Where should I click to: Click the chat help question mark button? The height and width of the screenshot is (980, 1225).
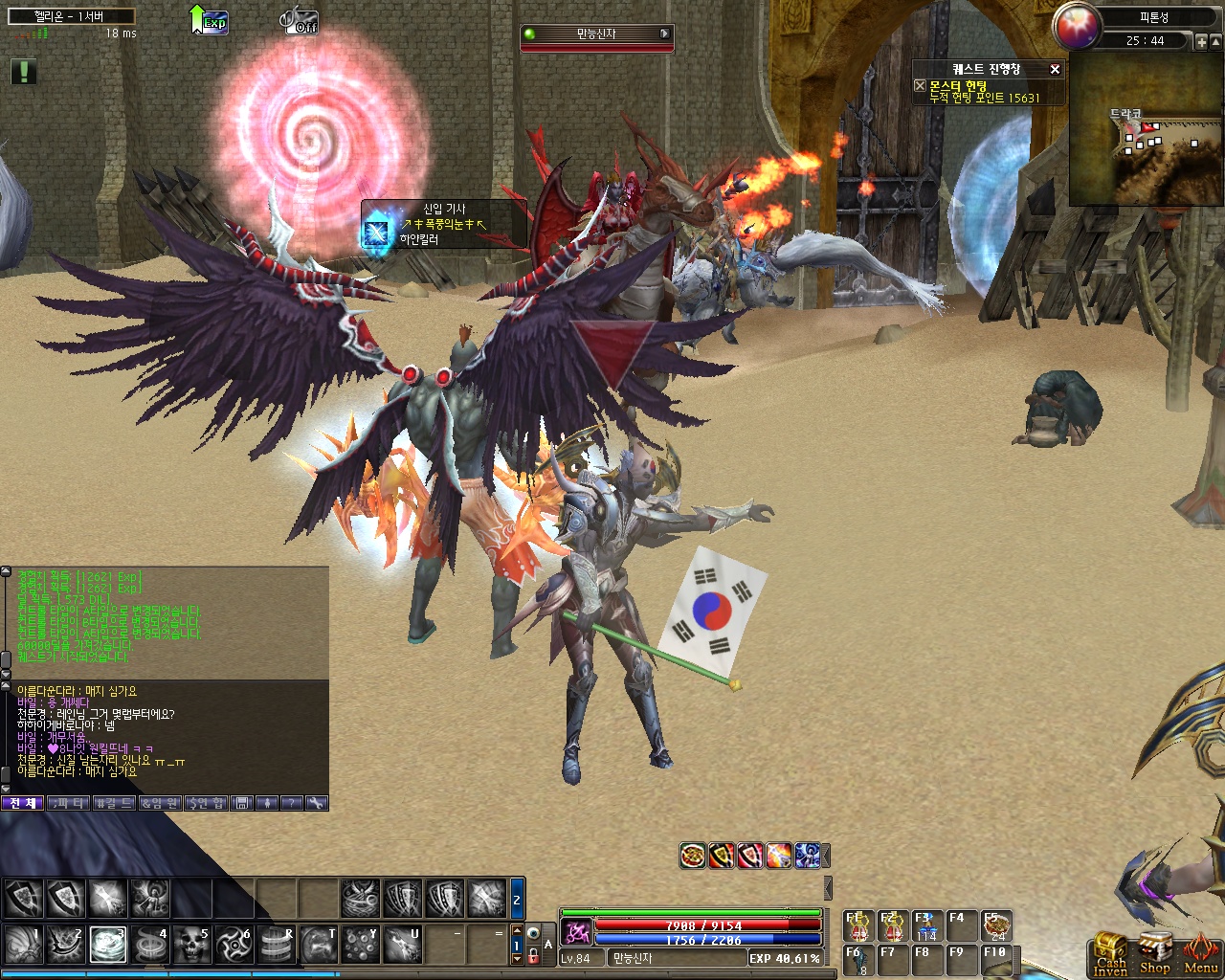pos(292,803)
